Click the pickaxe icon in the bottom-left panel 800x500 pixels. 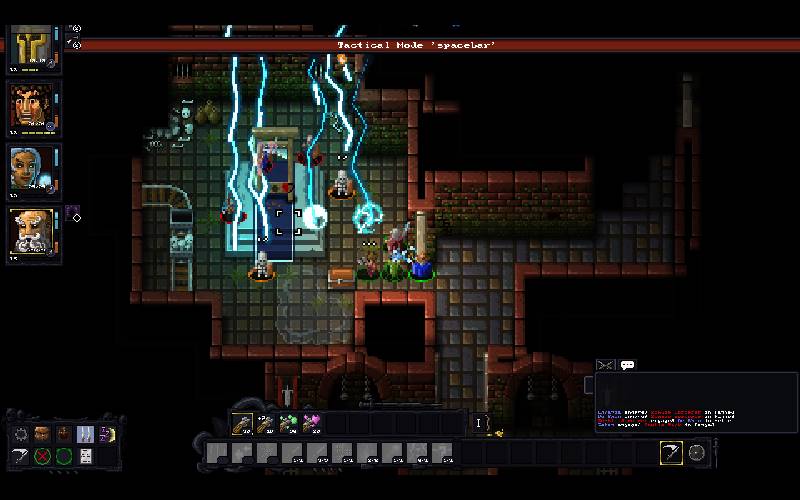21,456
